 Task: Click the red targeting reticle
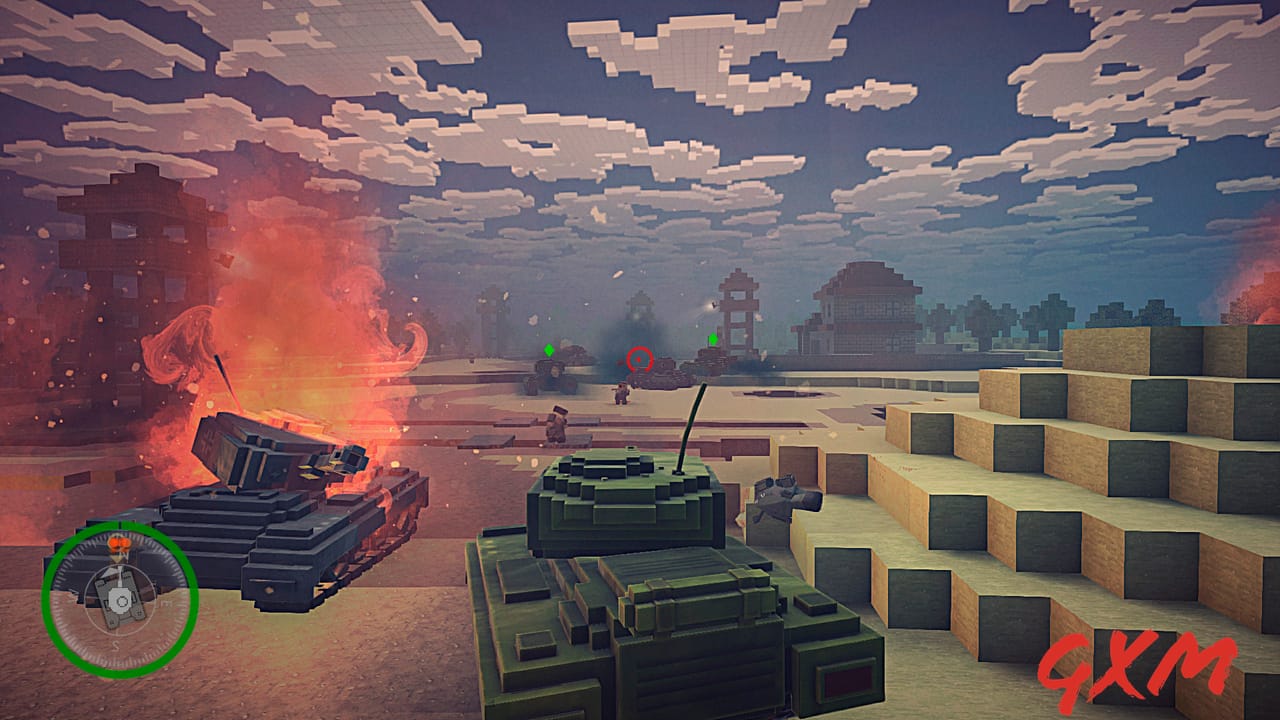click(639, 359)
